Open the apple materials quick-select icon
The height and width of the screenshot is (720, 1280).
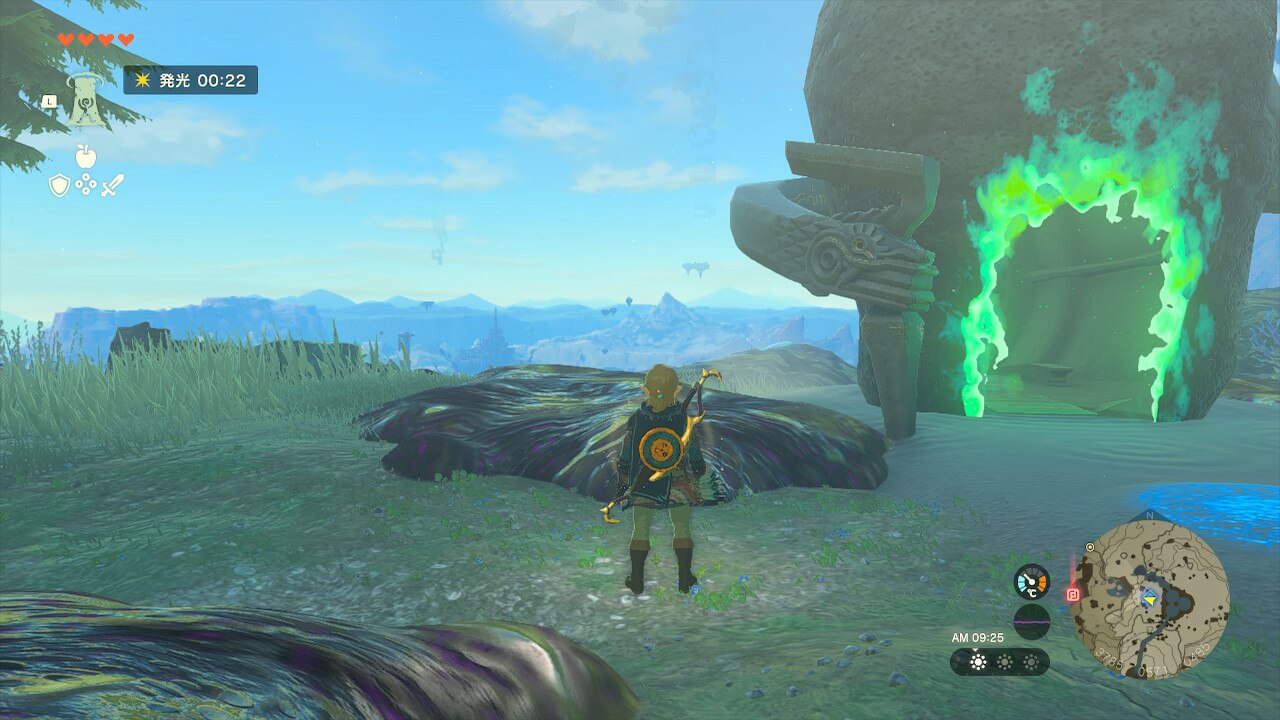click(x=85, y=155)
